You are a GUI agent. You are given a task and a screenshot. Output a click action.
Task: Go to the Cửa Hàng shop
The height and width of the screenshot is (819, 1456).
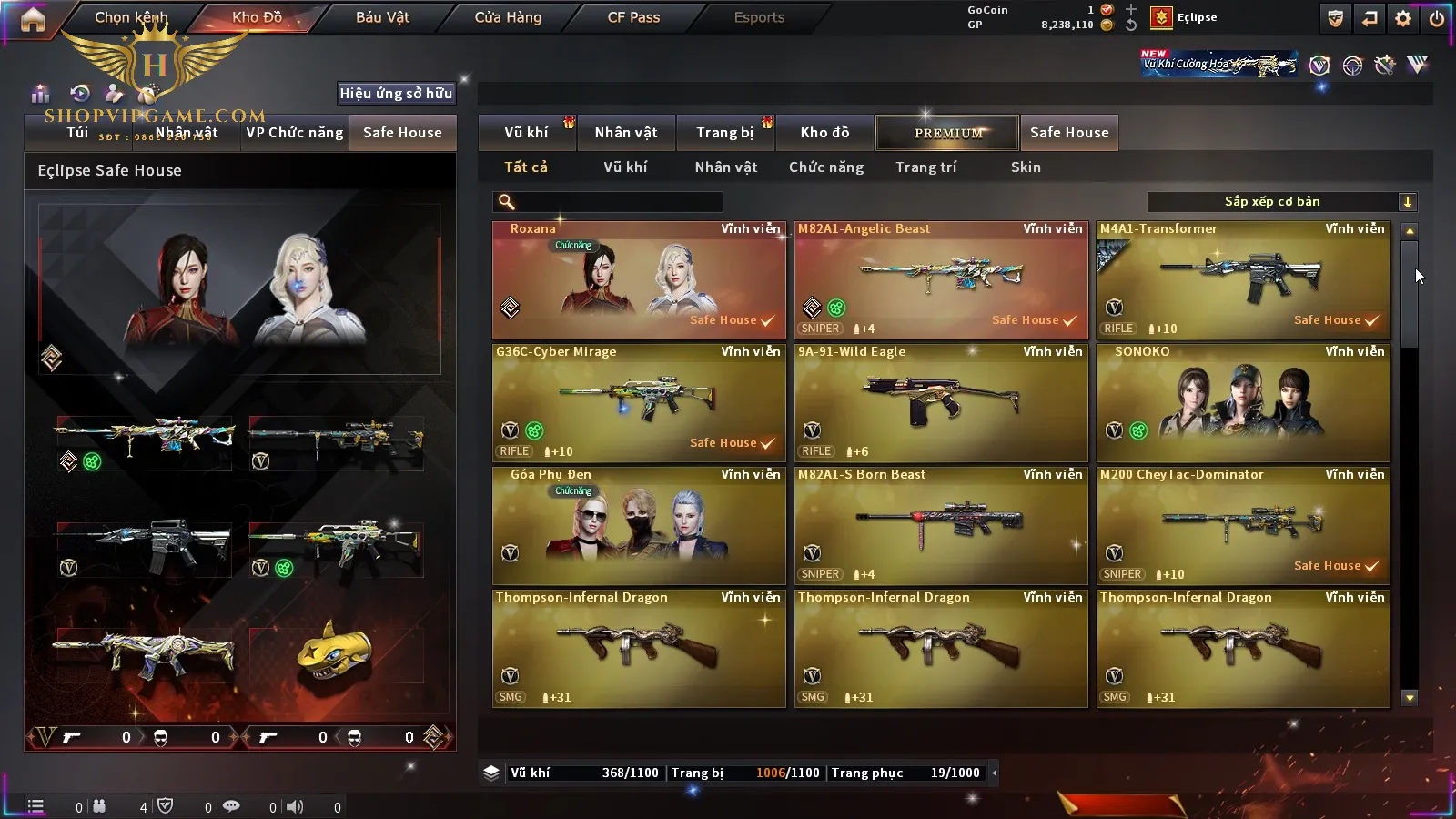(x=508, y=17)
